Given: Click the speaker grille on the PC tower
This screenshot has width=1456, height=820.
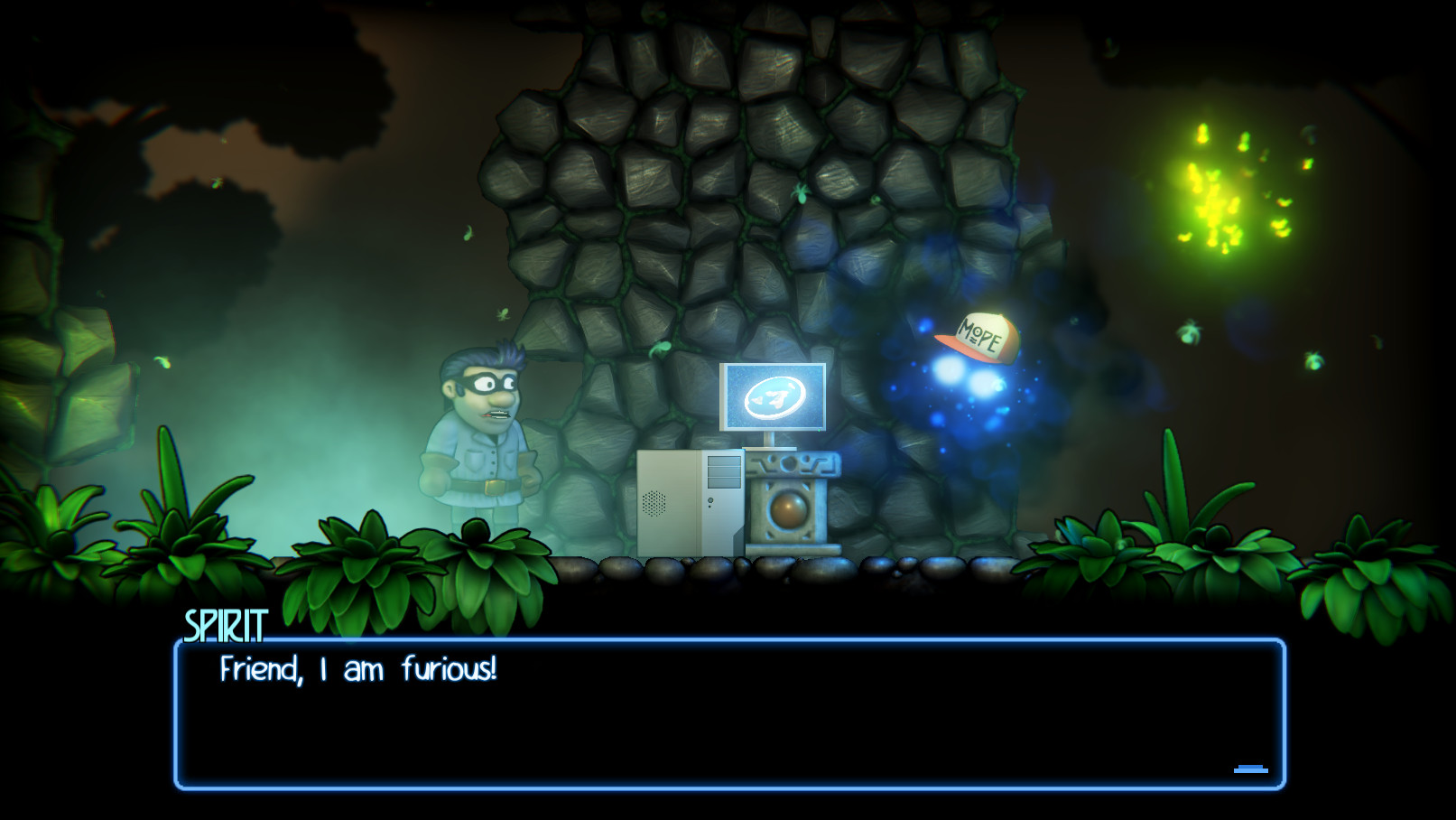Looking at the screenshot, I should (654, 503).
